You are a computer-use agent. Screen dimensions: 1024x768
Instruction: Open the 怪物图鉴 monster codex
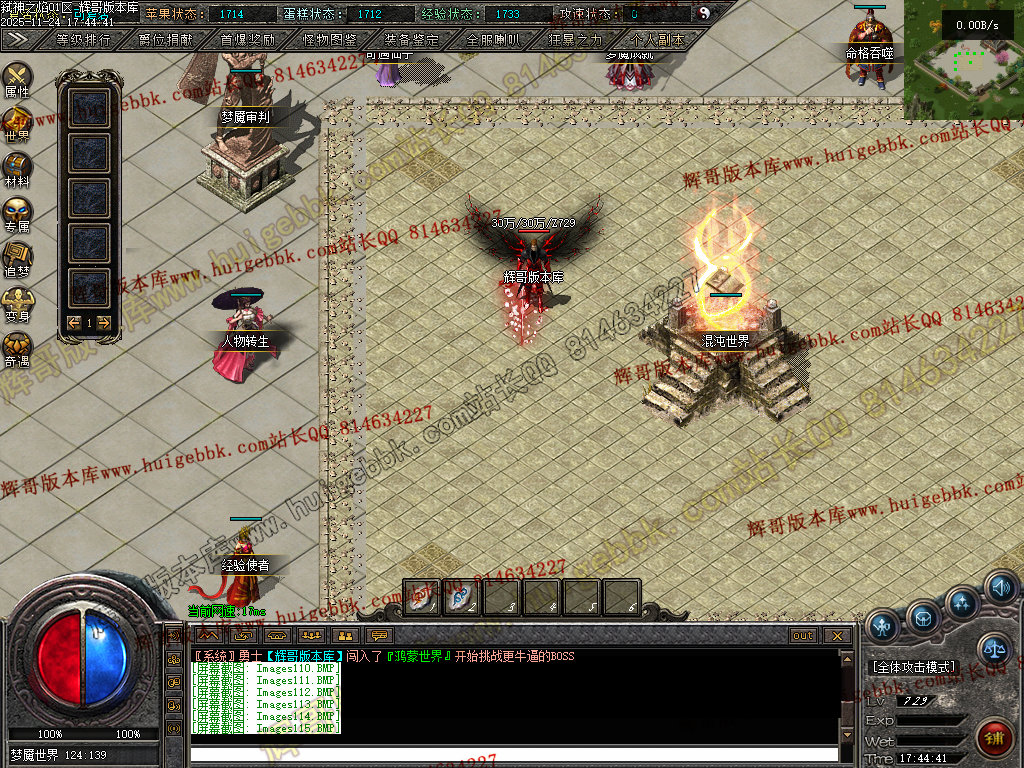329,40
